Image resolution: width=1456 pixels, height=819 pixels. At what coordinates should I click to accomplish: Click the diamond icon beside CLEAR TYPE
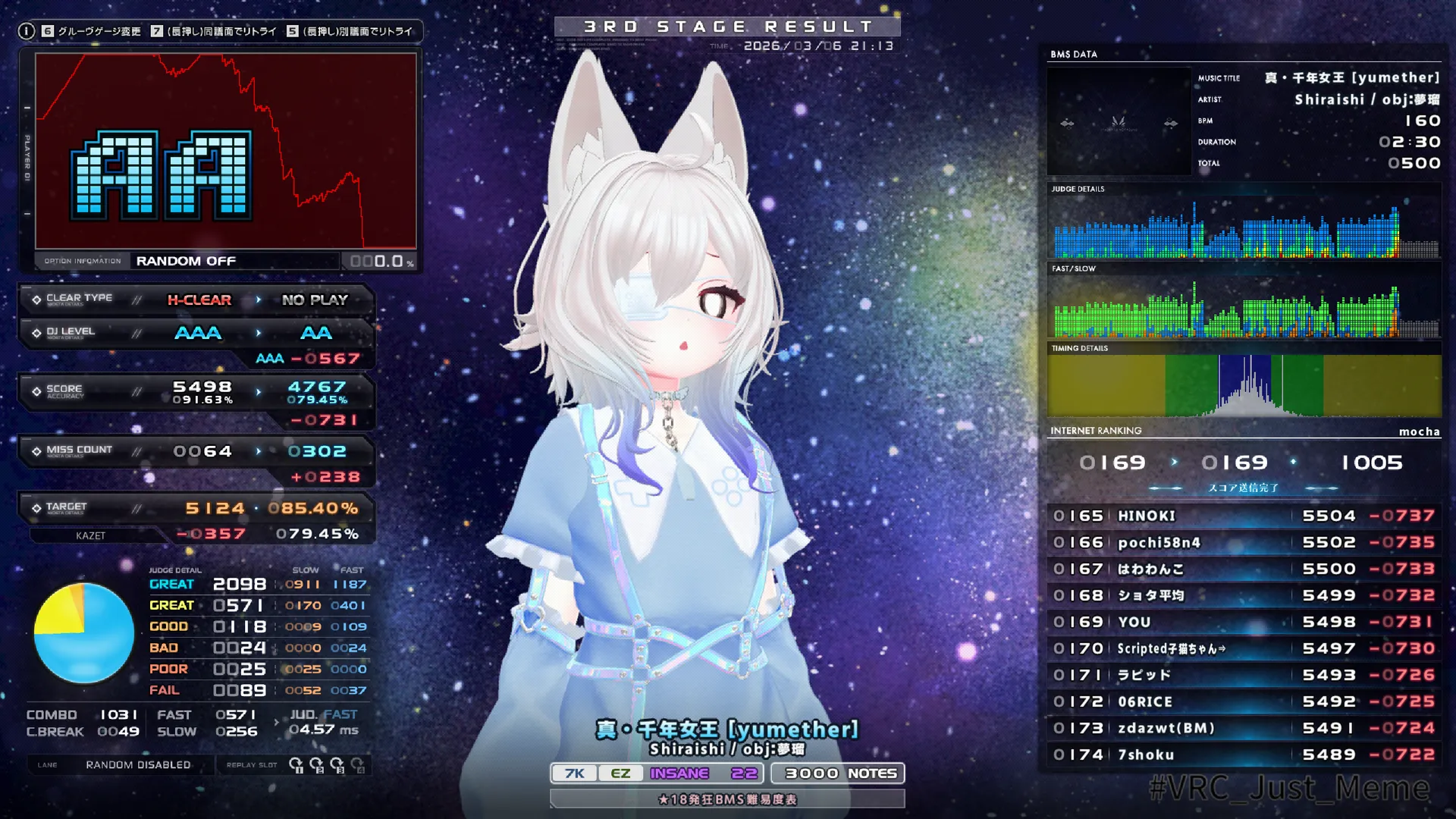click(38, 300)
